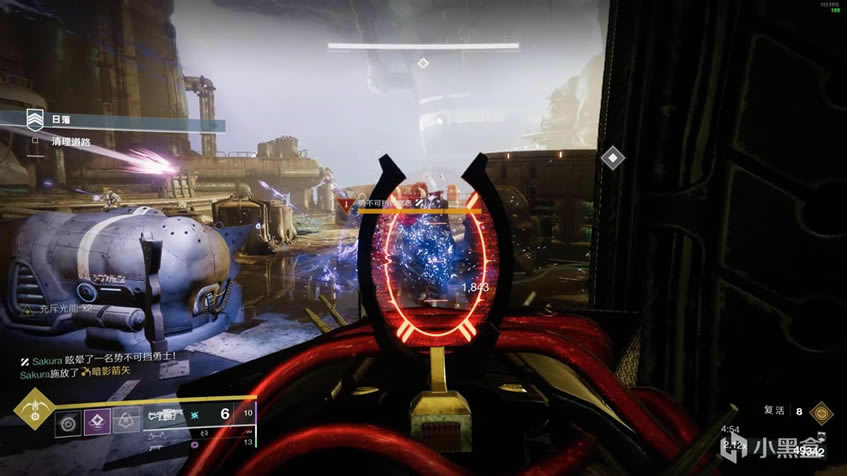Click the gold revive token diamond
The image size is (847, 476).
coord(821,410)
